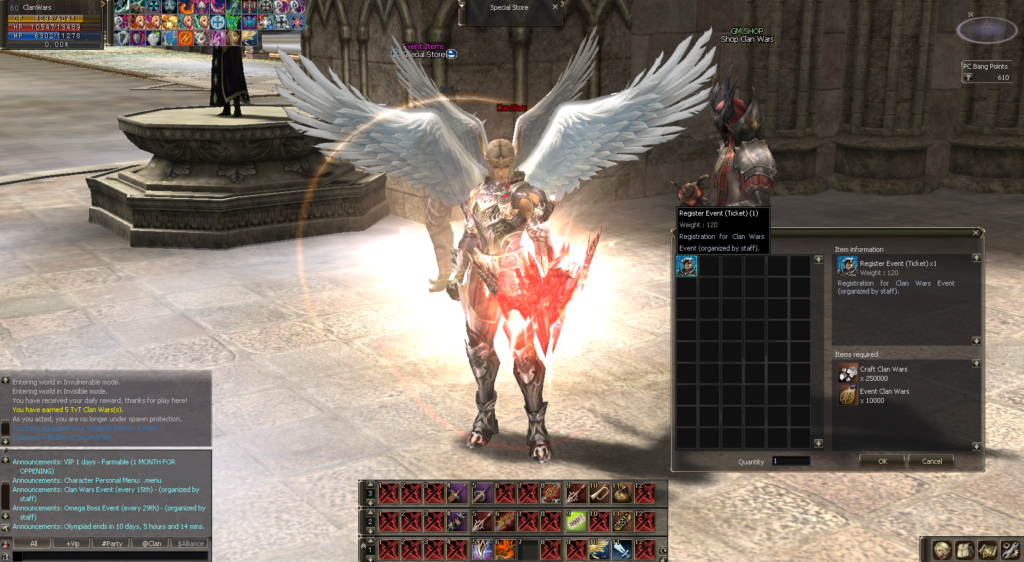Confirm the purchase with the OK button
Screen dimensions: 1024x562
[882, 461]
